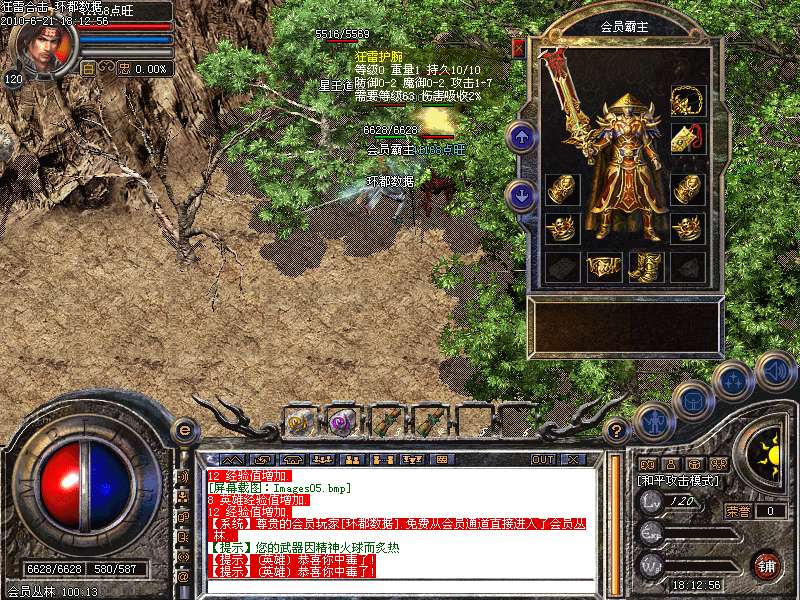Close the chat using its X button
The height and width of the screenshot is (600, 800).
pos(573,459)
